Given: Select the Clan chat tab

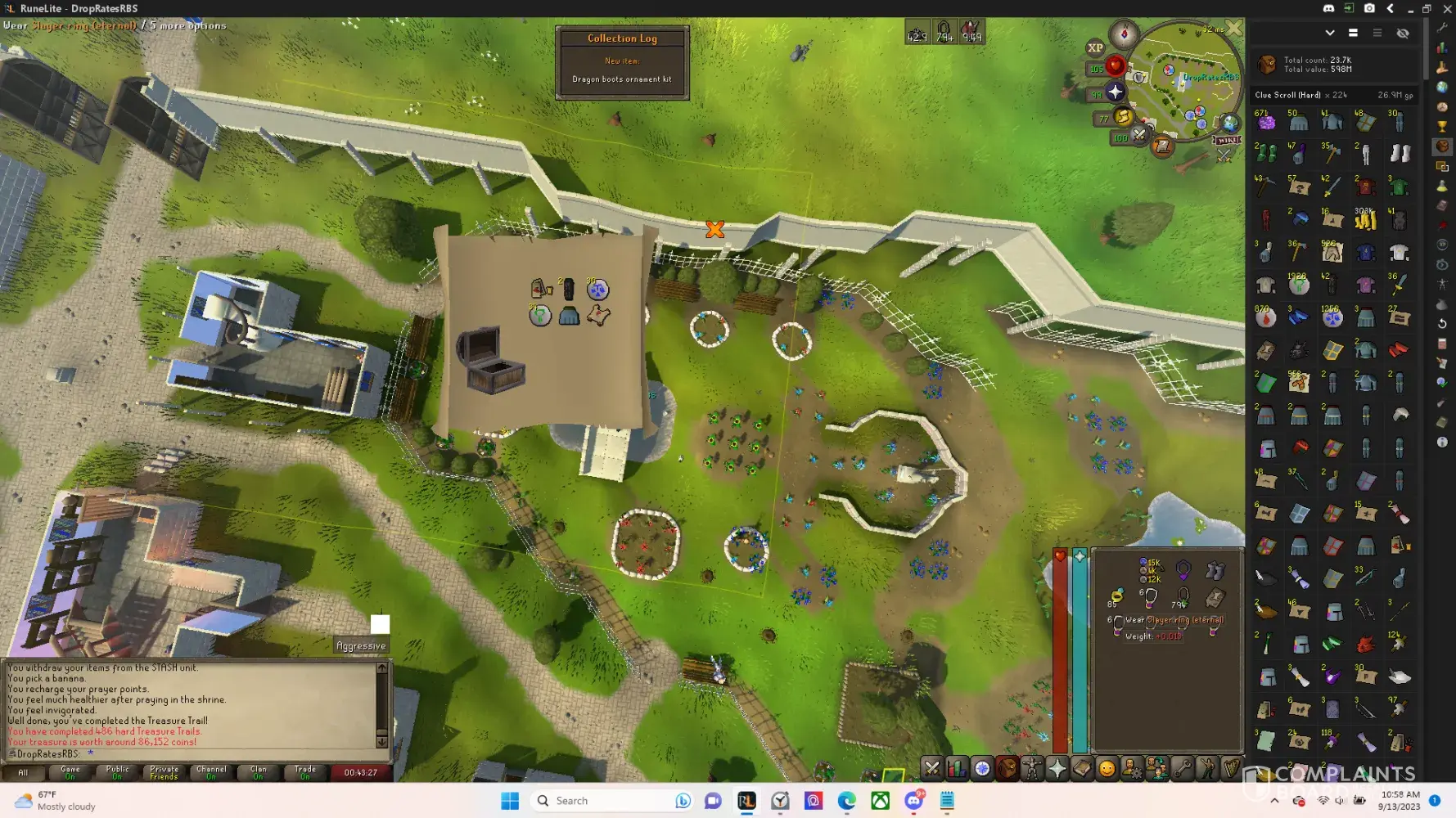Looking at the screenshot, I should click(259, 772).
